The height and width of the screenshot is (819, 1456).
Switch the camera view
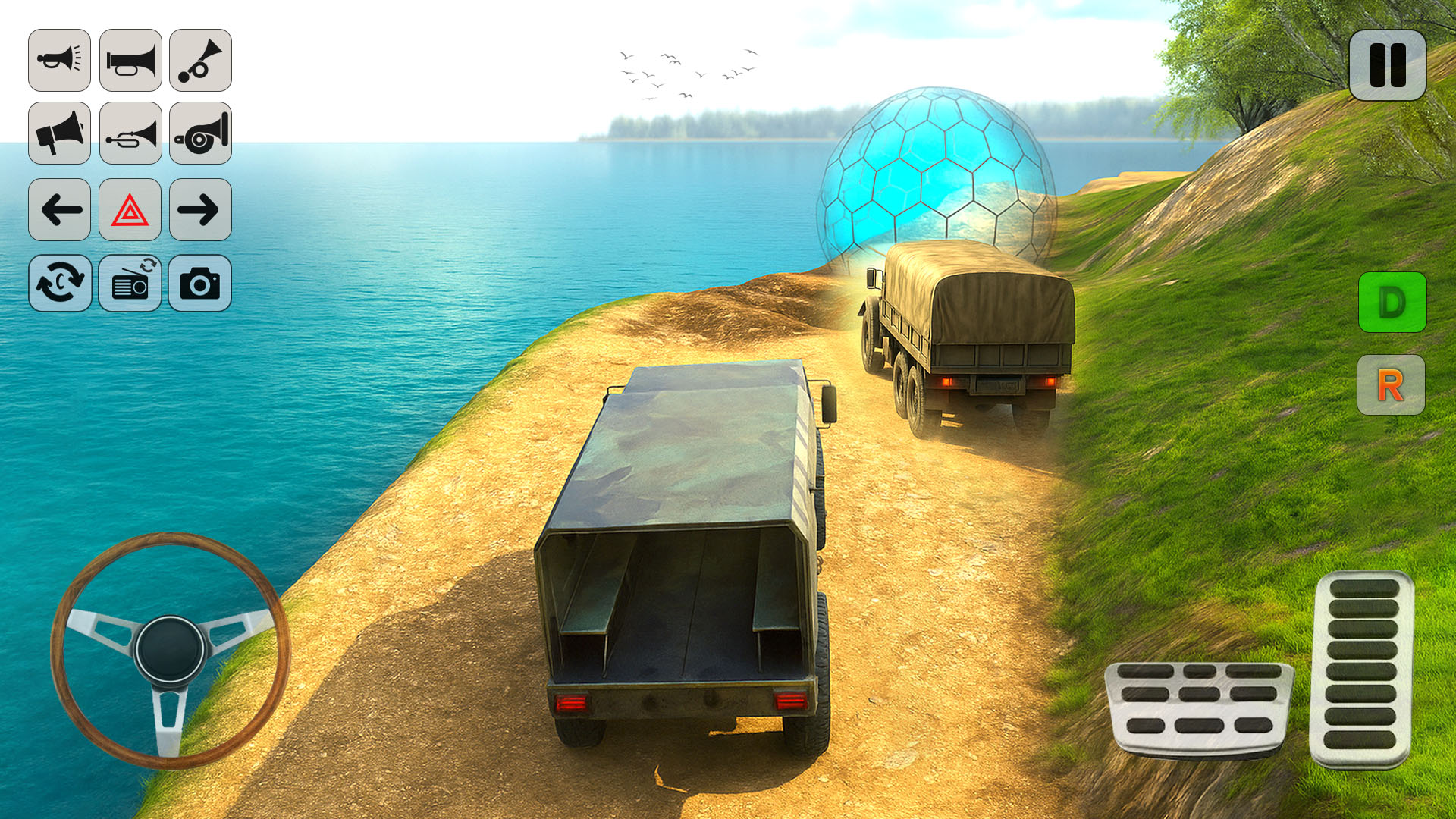(x=59, y=284)
